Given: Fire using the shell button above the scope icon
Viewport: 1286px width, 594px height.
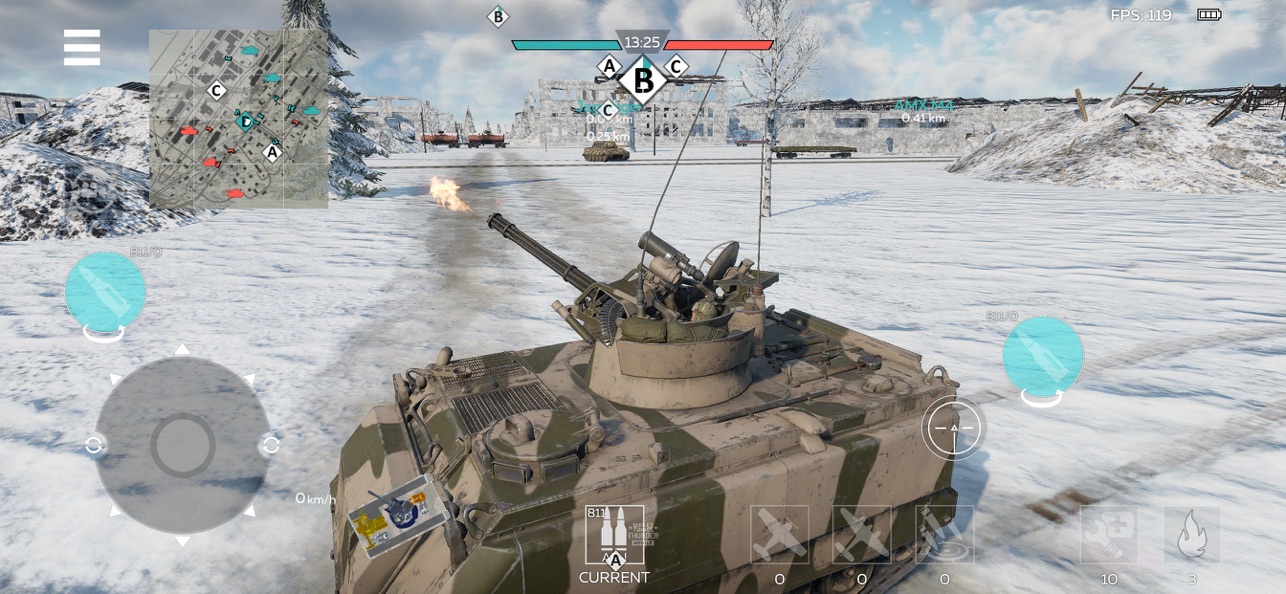Looking at the screenshot, I should pos(1043,357).
